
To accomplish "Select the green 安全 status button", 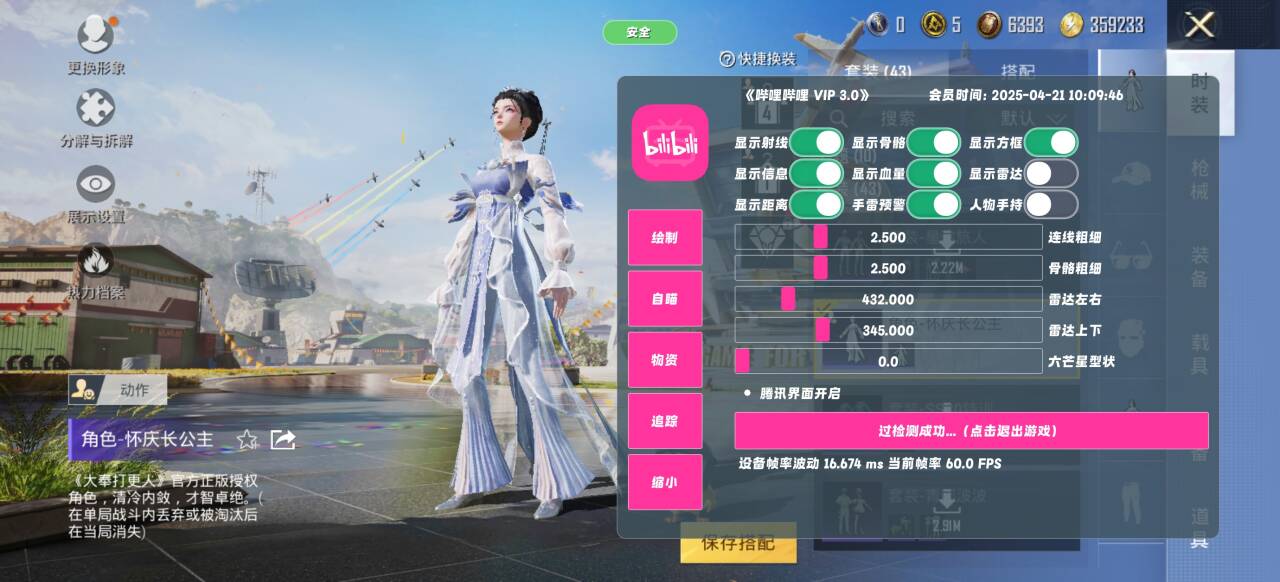I will pyautogui.click(x=639, y=32).
